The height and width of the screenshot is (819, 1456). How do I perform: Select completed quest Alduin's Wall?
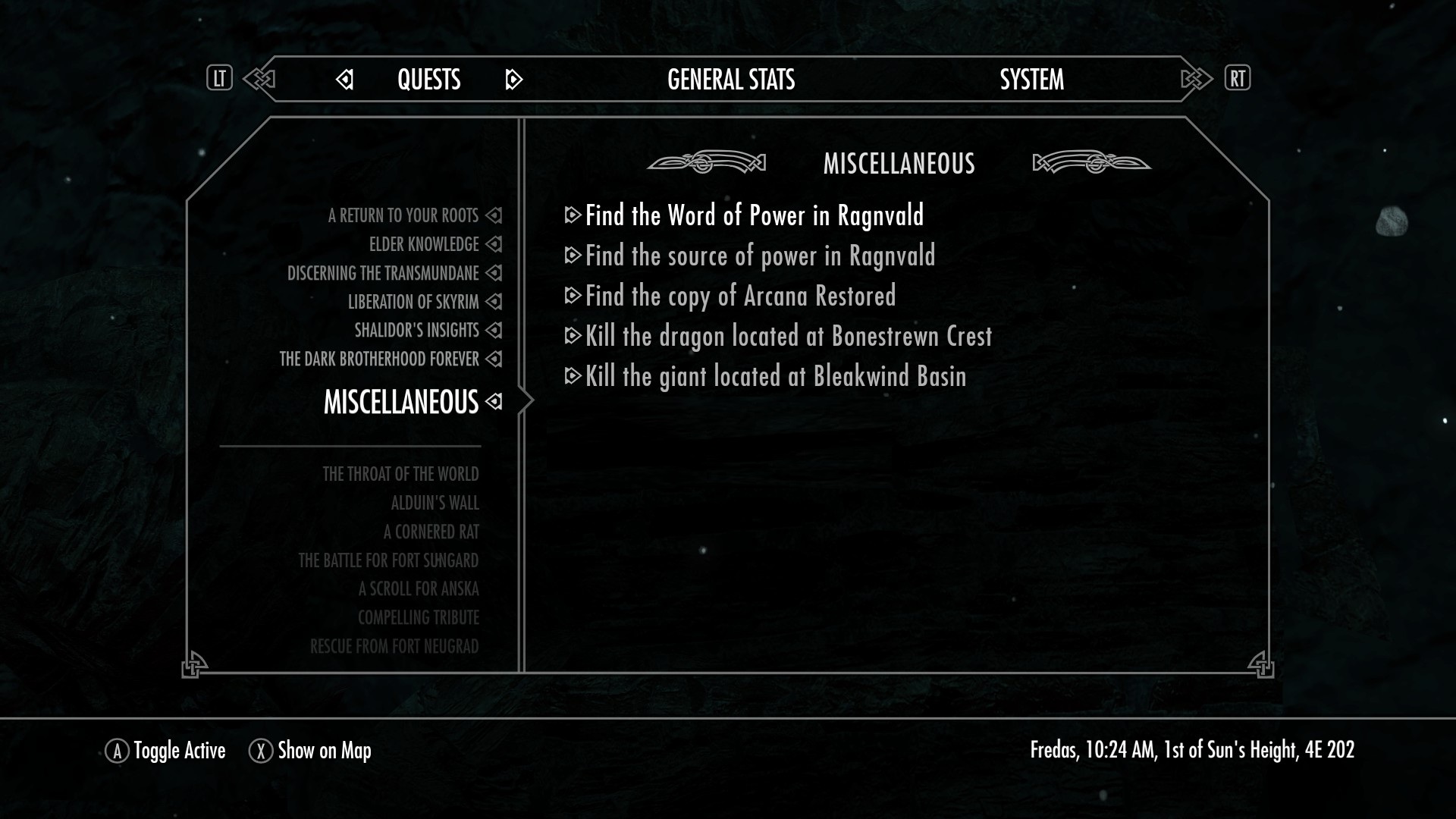[435, 504]
